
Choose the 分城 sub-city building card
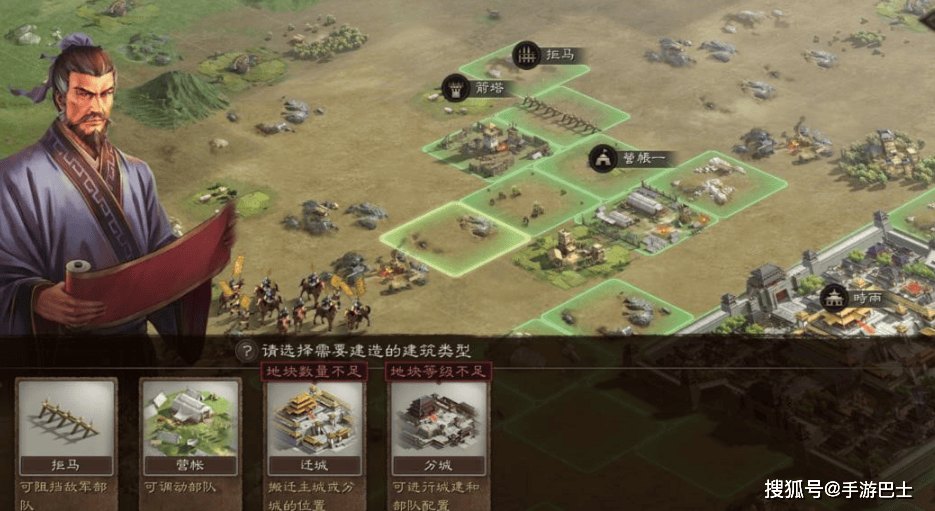click(439, 427)
